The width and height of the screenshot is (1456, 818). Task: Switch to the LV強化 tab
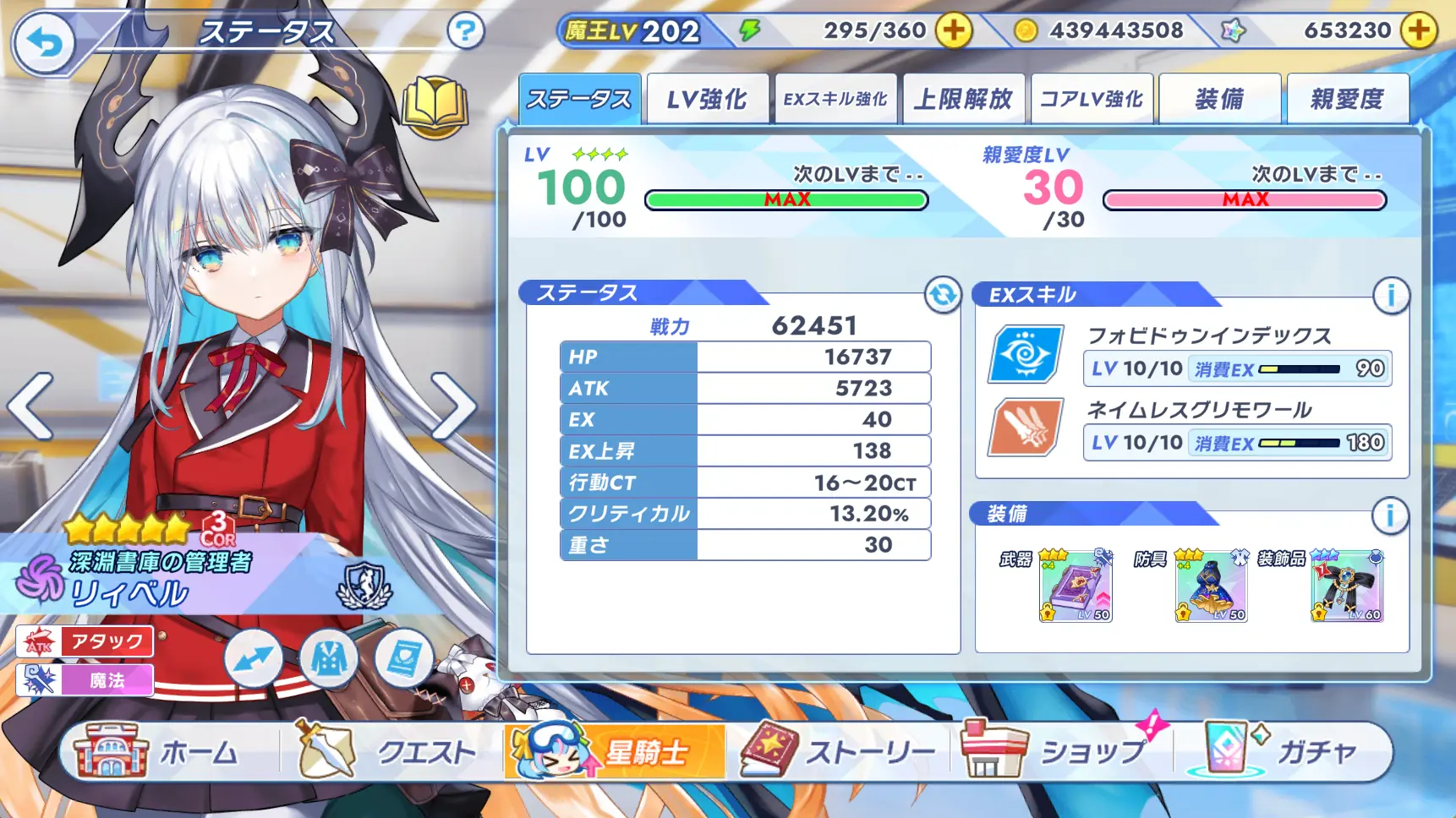(x=707, y=100)
